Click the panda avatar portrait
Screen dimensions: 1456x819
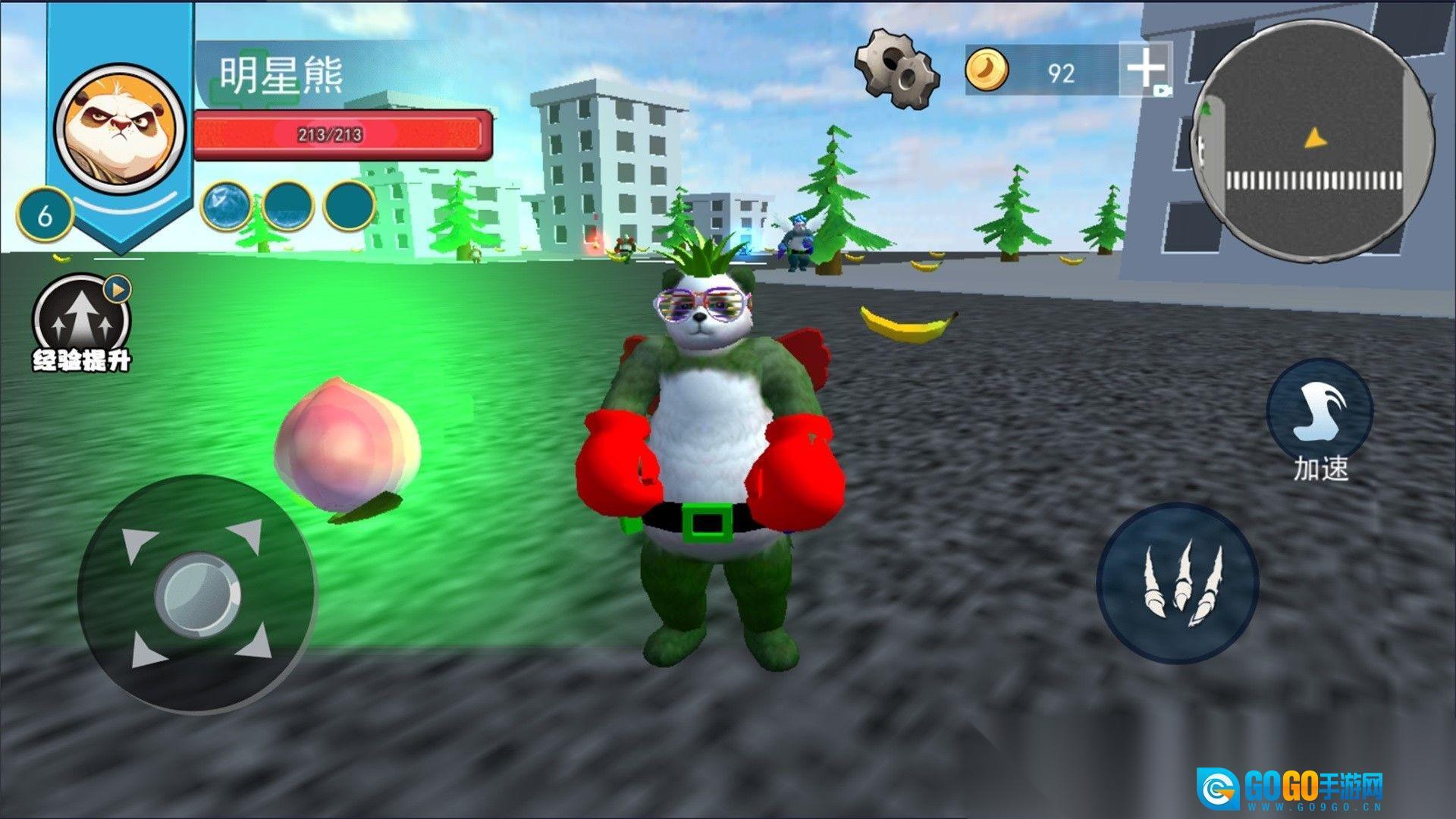click(x=120, y=127)
